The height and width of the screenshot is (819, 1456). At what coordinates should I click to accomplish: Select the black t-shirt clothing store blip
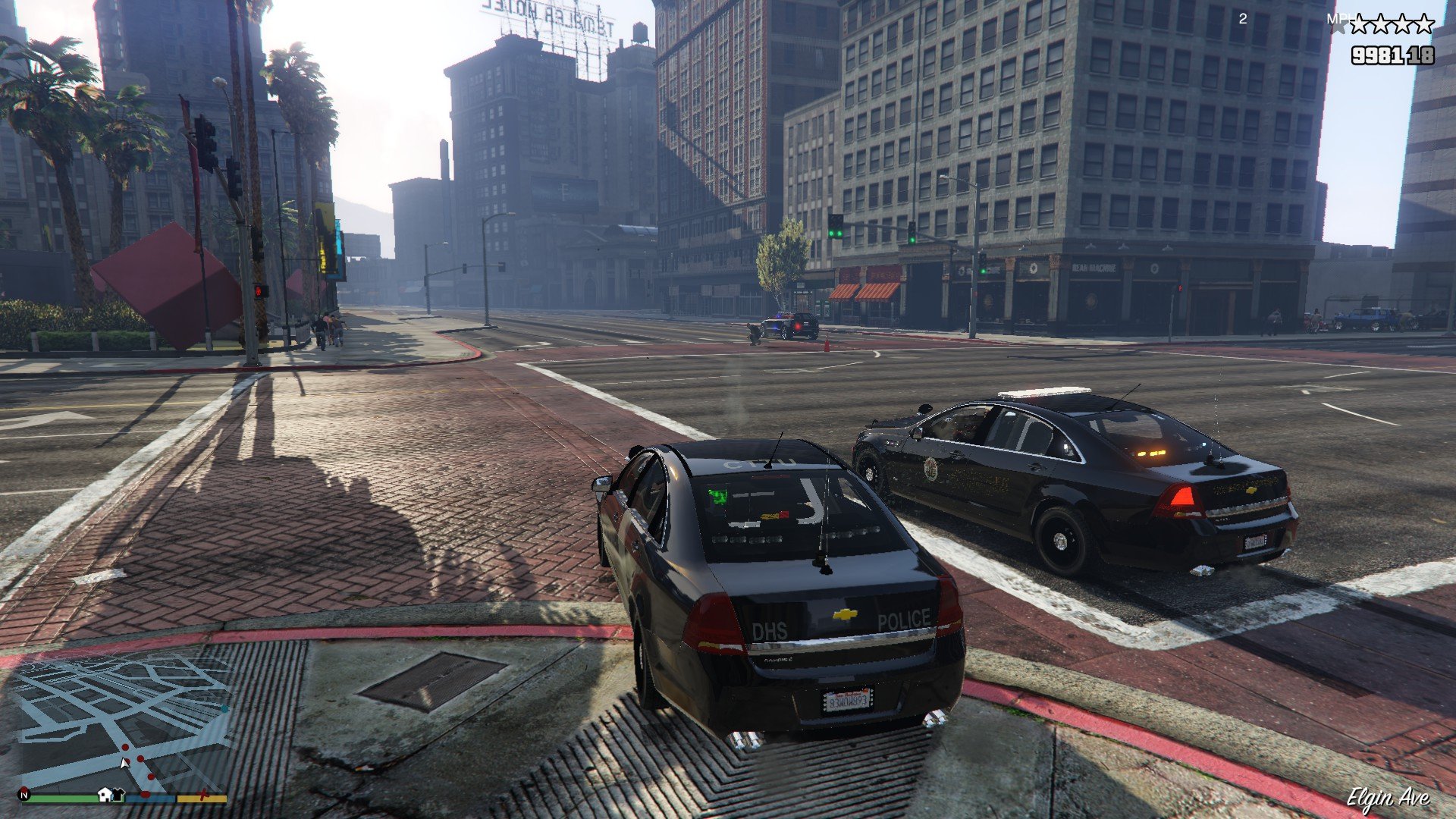point(118,795)
